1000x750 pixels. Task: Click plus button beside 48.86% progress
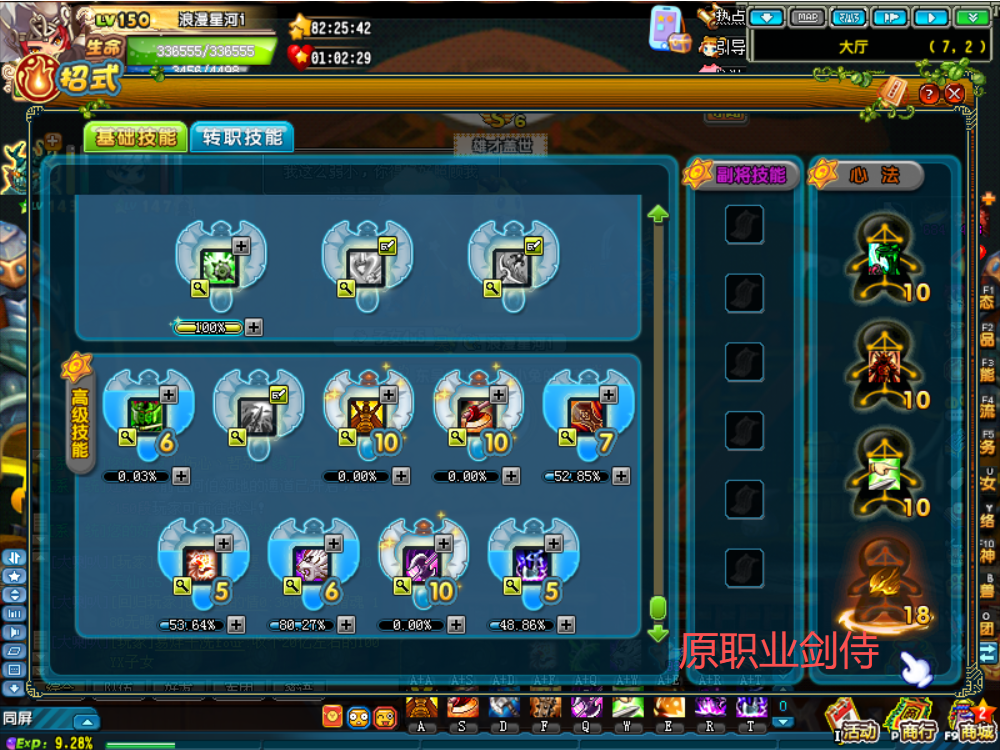[x=566, y=625]
